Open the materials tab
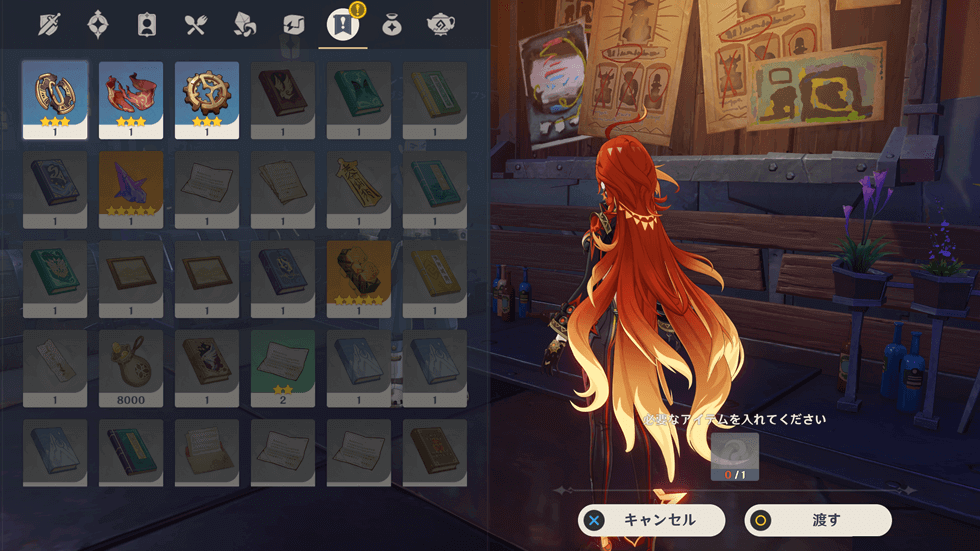 click(x=245, y=25)
